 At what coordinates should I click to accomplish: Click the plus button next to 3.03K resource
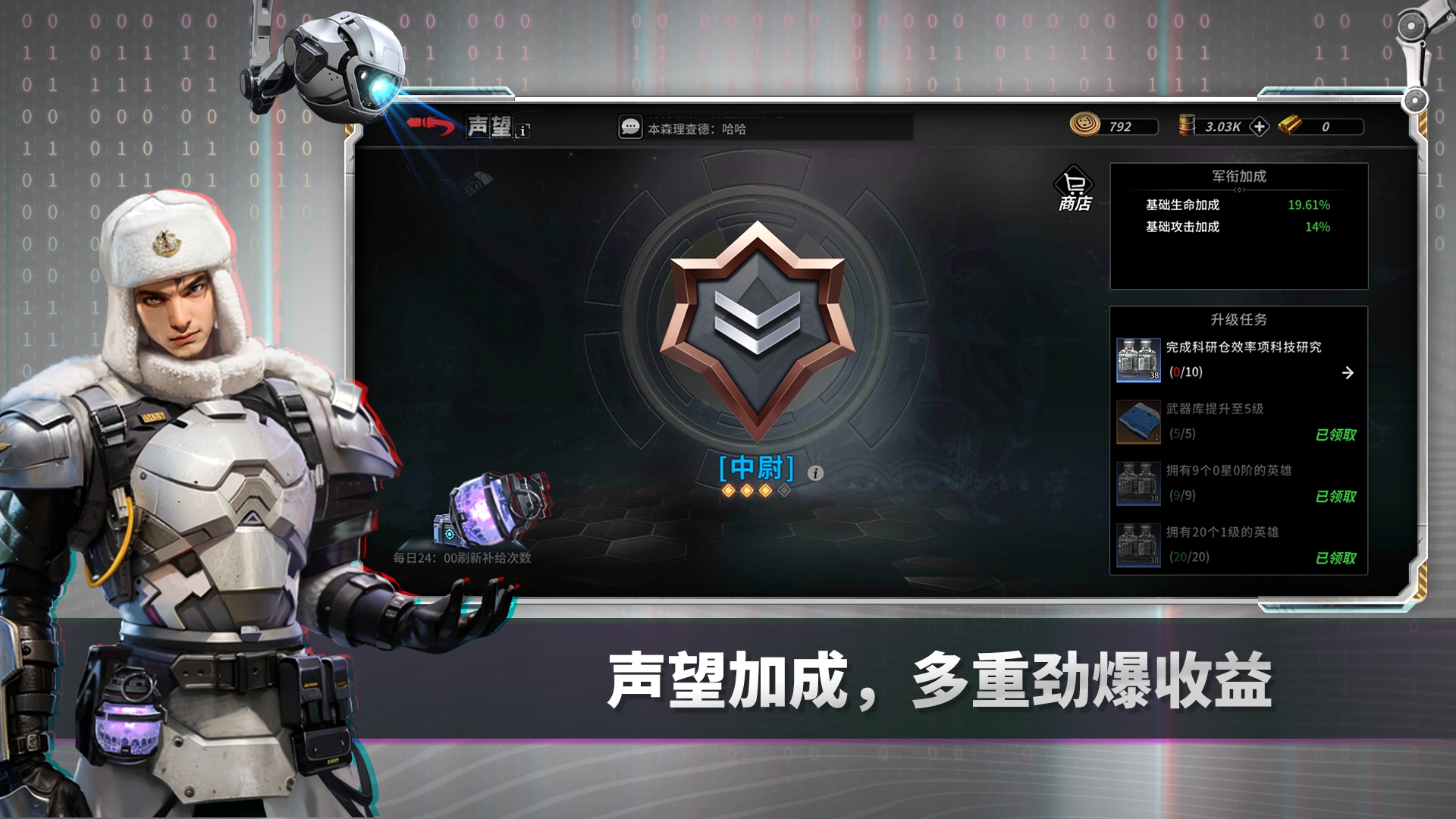1258,127
